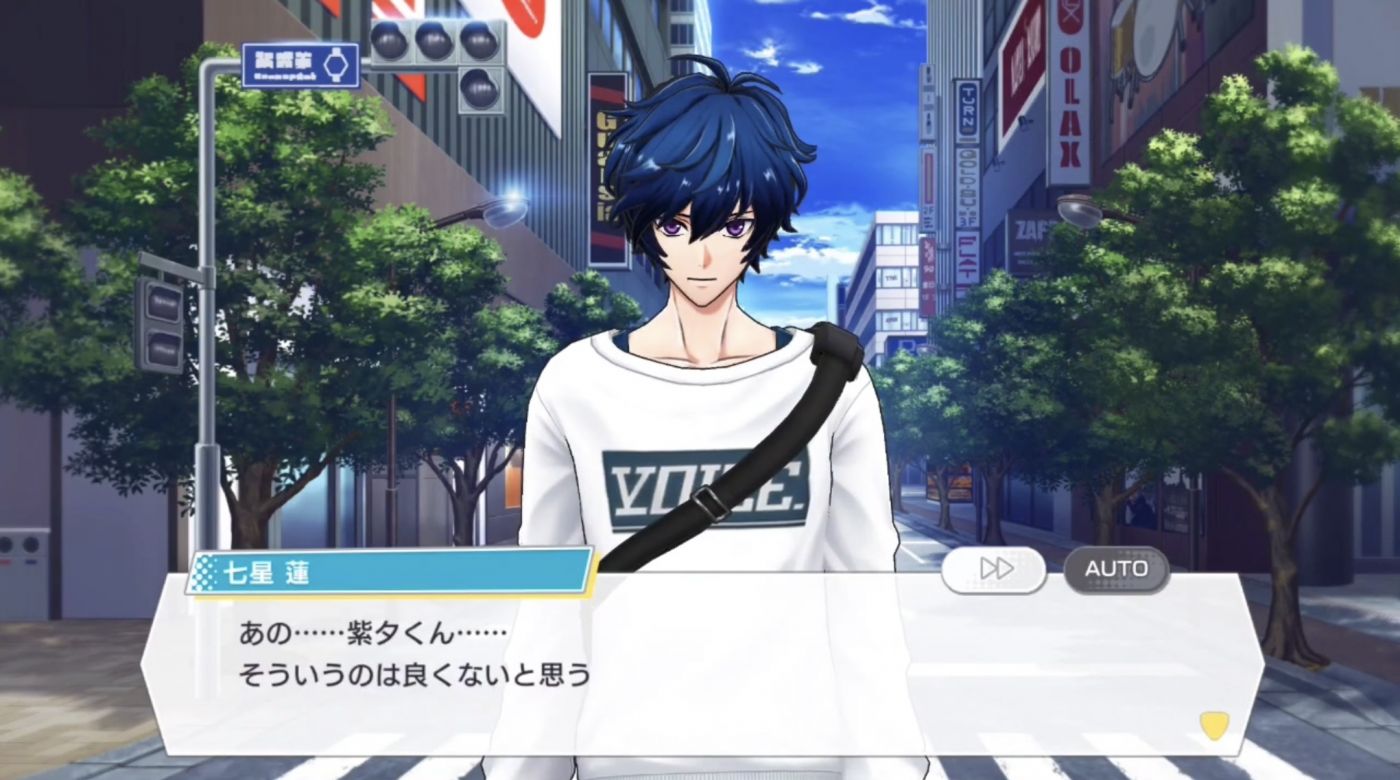Click the fast-forward skip button
The image size is (1400, 780).
tap(994, 569)
